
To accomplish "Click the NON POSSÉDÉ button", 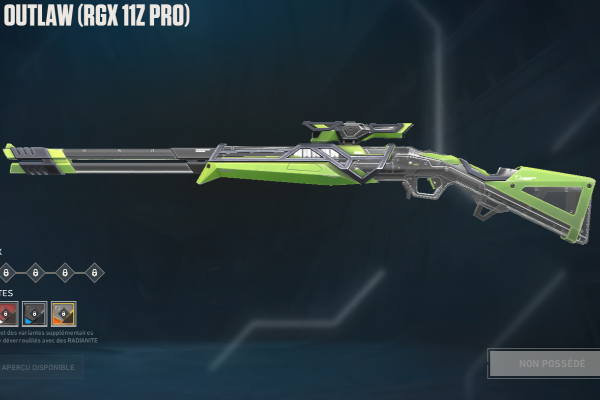I will 543,363.
